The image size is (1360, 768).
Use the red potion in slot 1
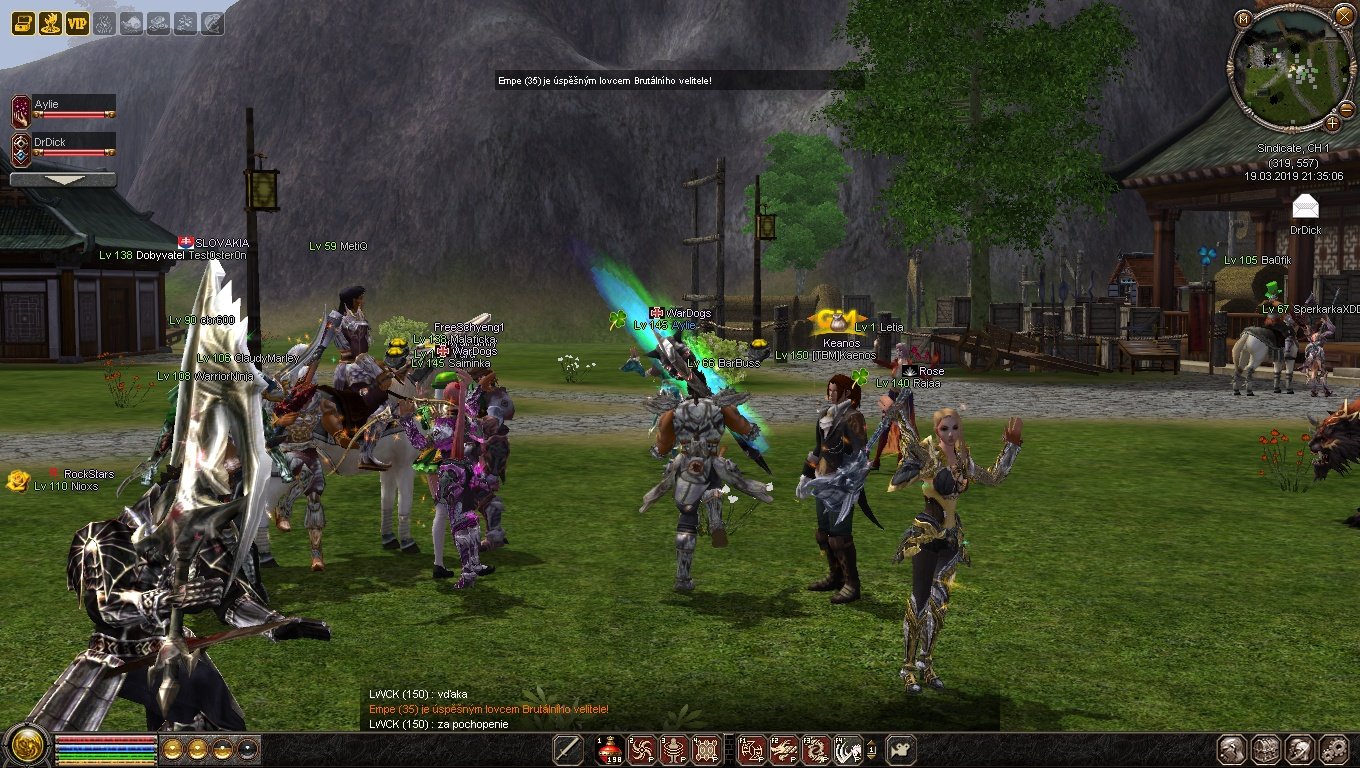(x=610, y=749)
